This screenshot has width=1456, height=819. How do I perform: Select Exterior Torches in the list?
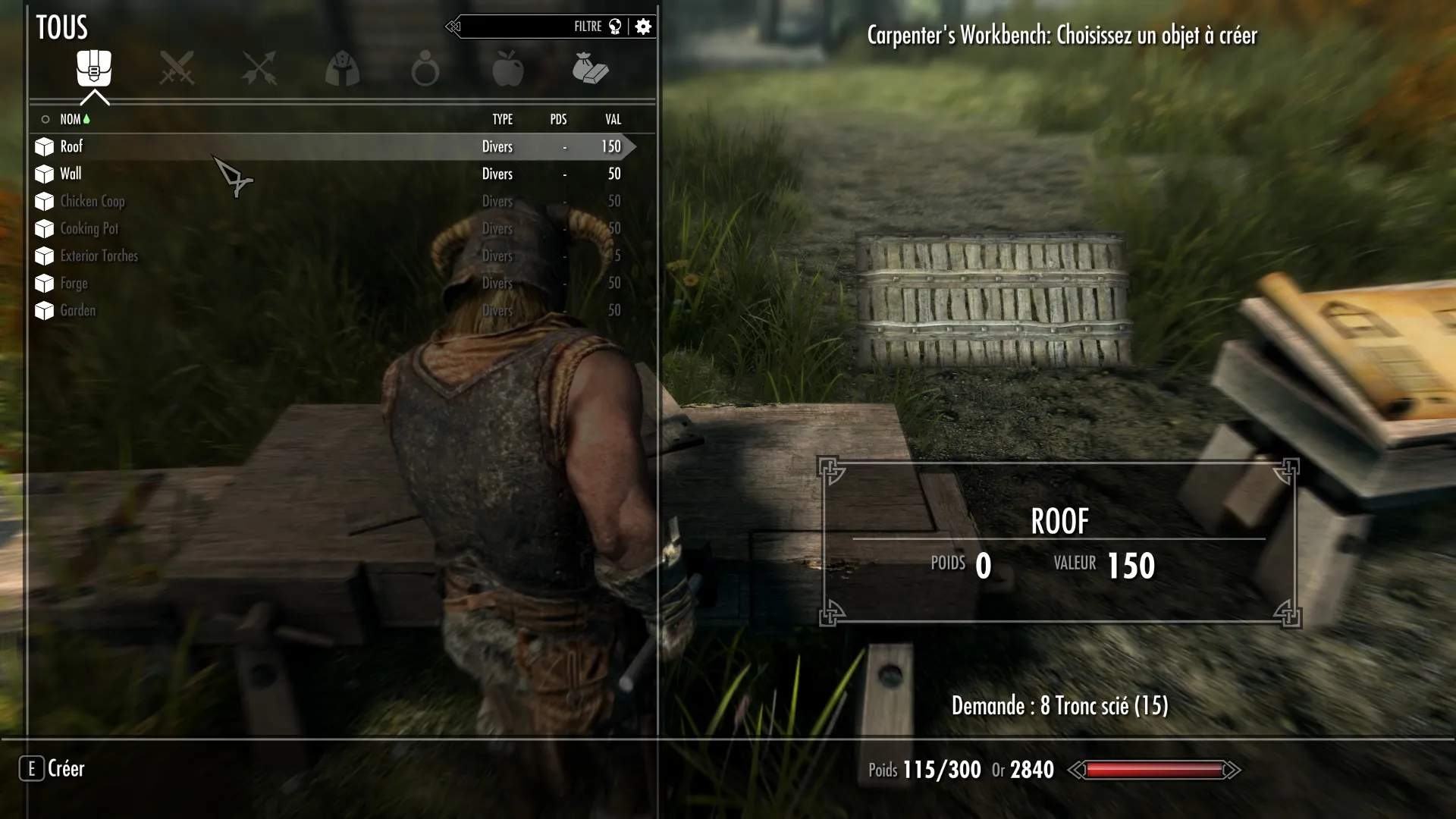(x=99, y=256)
